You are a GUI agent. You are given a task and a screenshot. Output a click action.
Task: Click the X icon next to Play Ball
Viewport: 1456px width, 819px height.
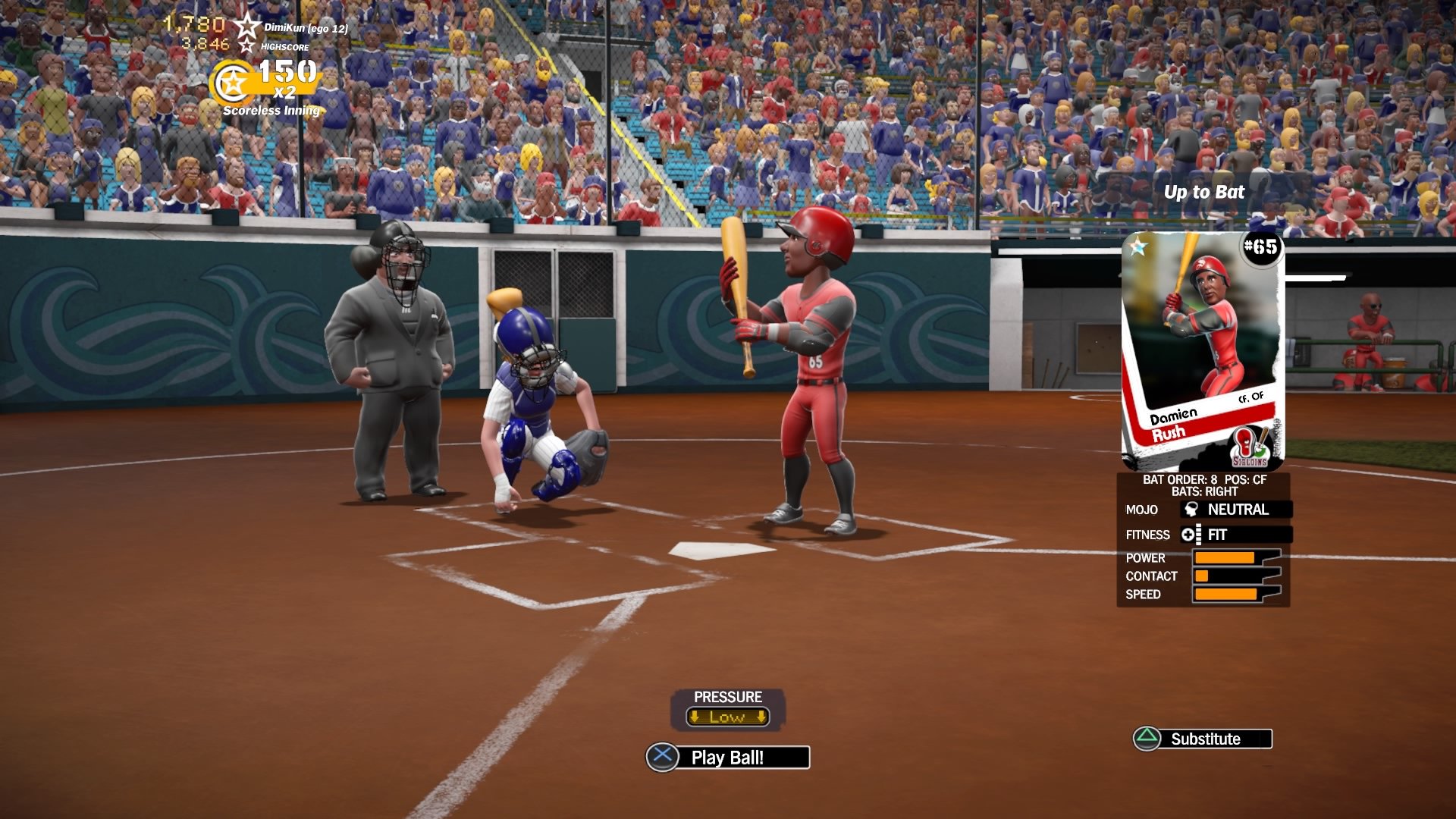[x=661, y=757]
